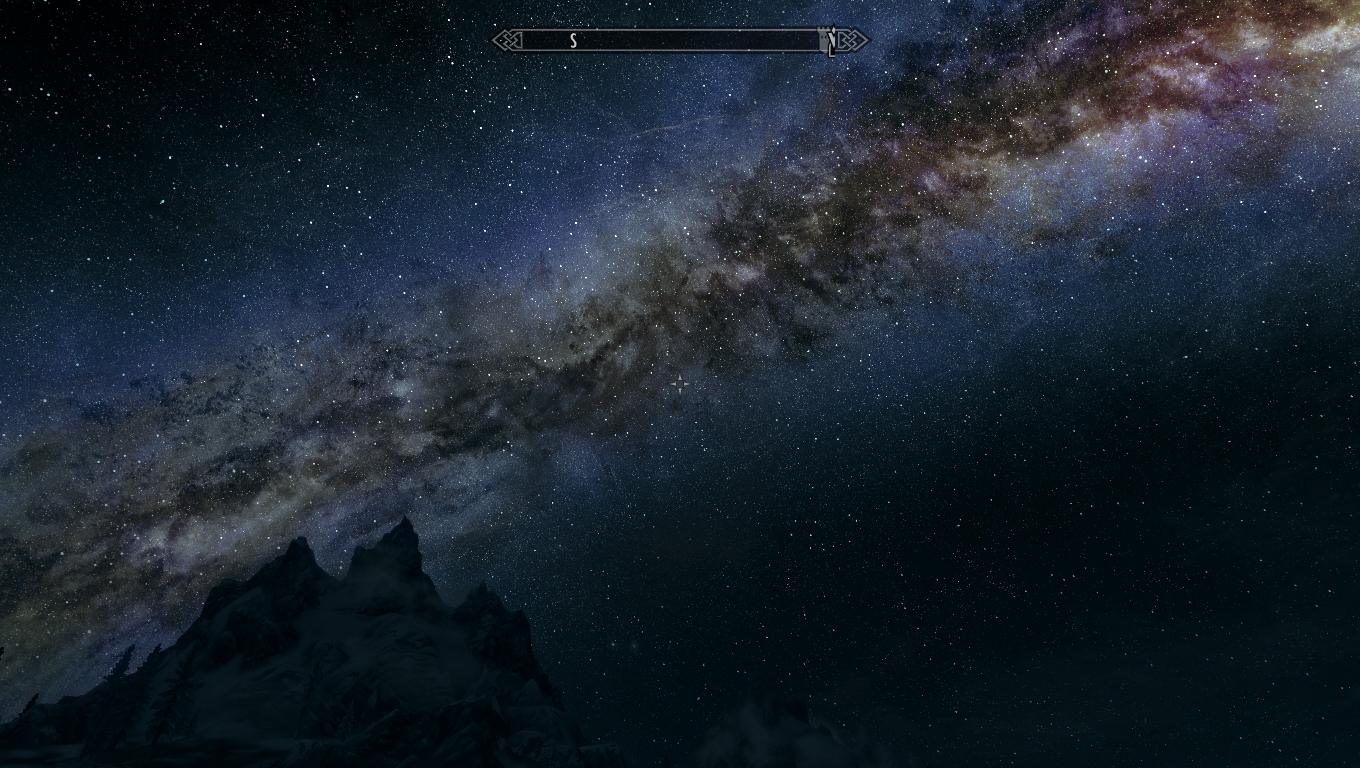Select the South marker on the compass bar
This screenshot has width=1360, height=768.
pyautogui.click(x=574, y=41)
